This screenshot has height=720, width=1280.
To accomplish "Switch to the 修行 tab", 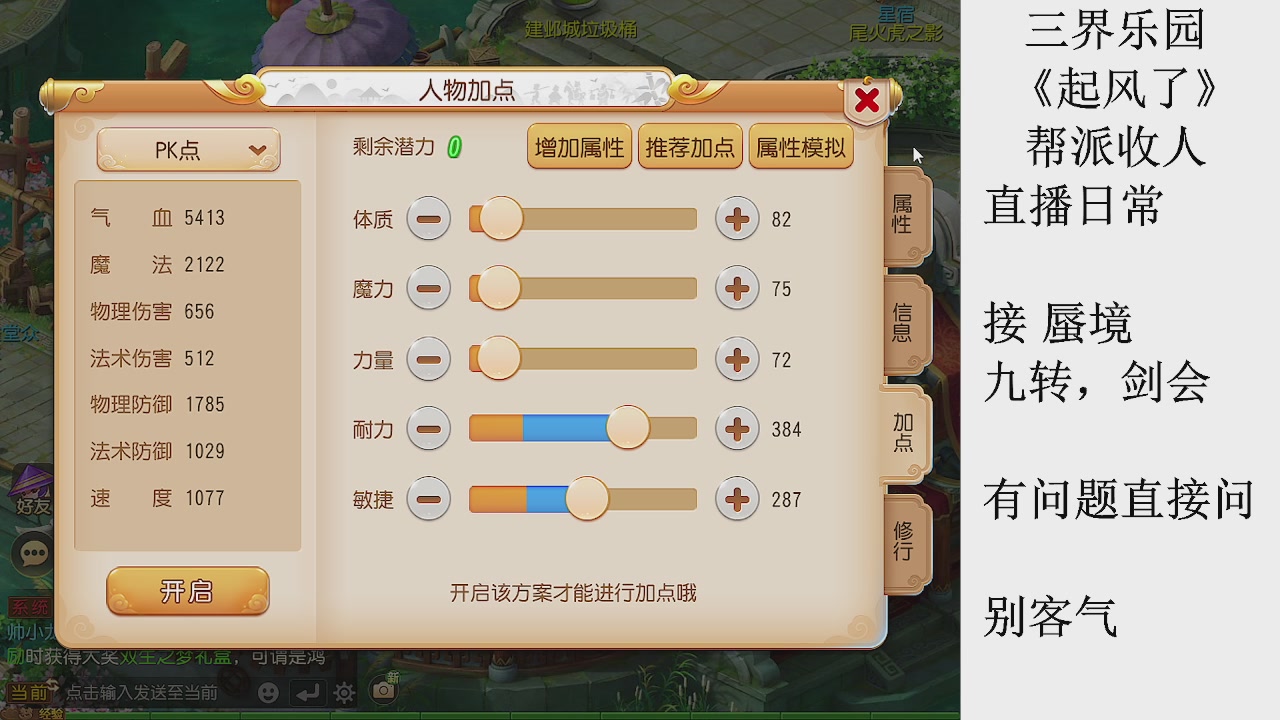I will [x=903, y=540].
